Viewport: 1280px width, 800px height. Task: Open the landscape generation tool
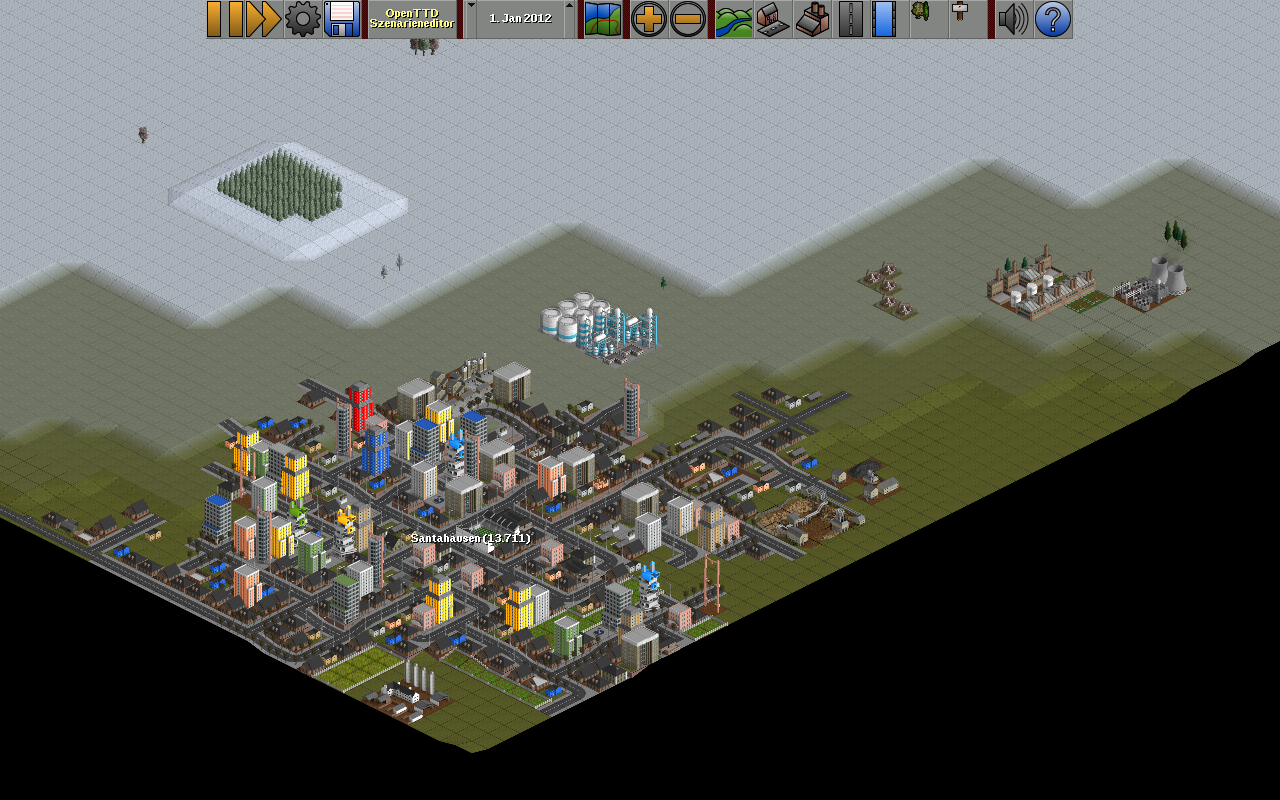click(734, 19)
